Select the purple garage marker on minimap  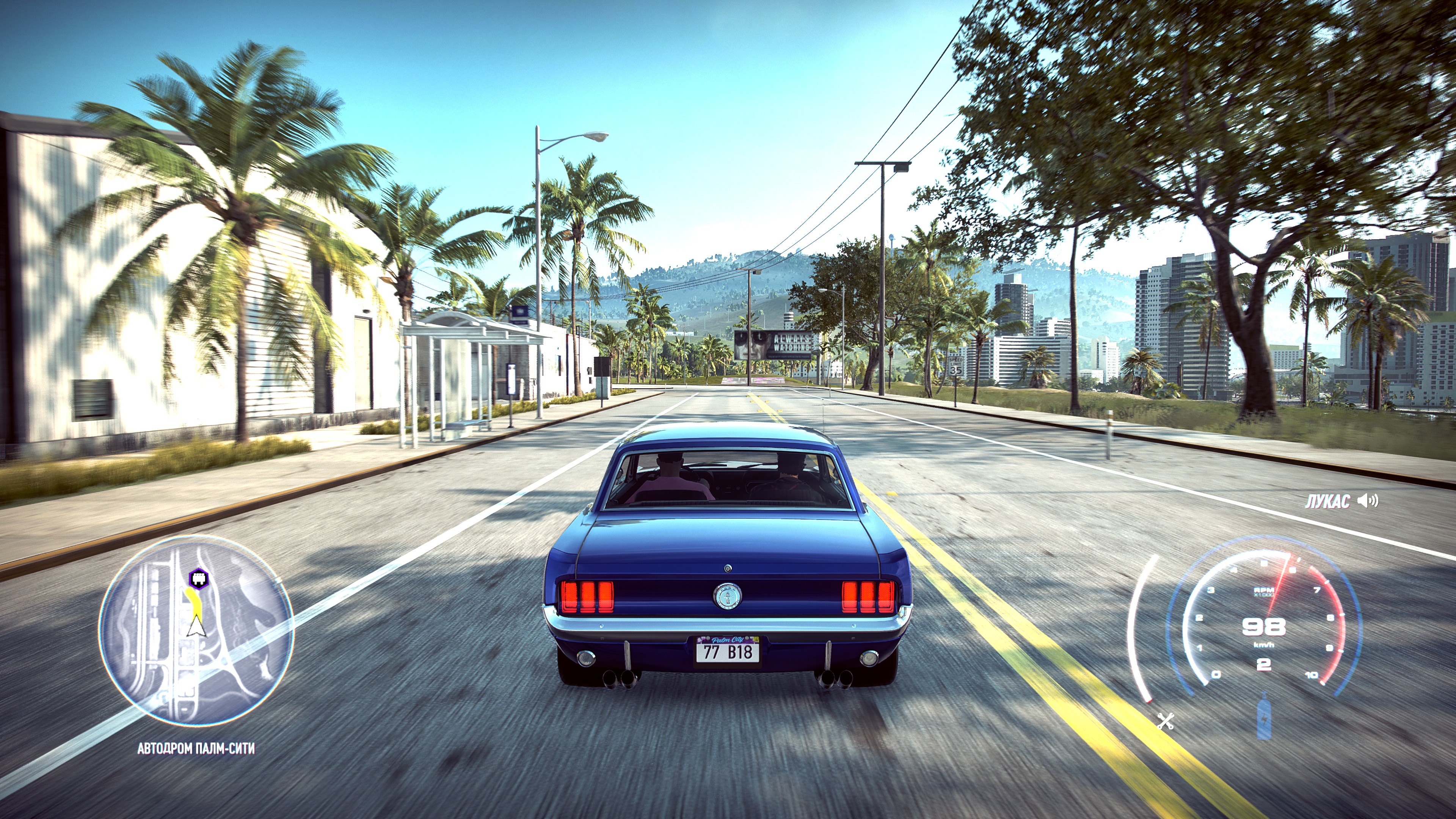click(x=198, y=577)
